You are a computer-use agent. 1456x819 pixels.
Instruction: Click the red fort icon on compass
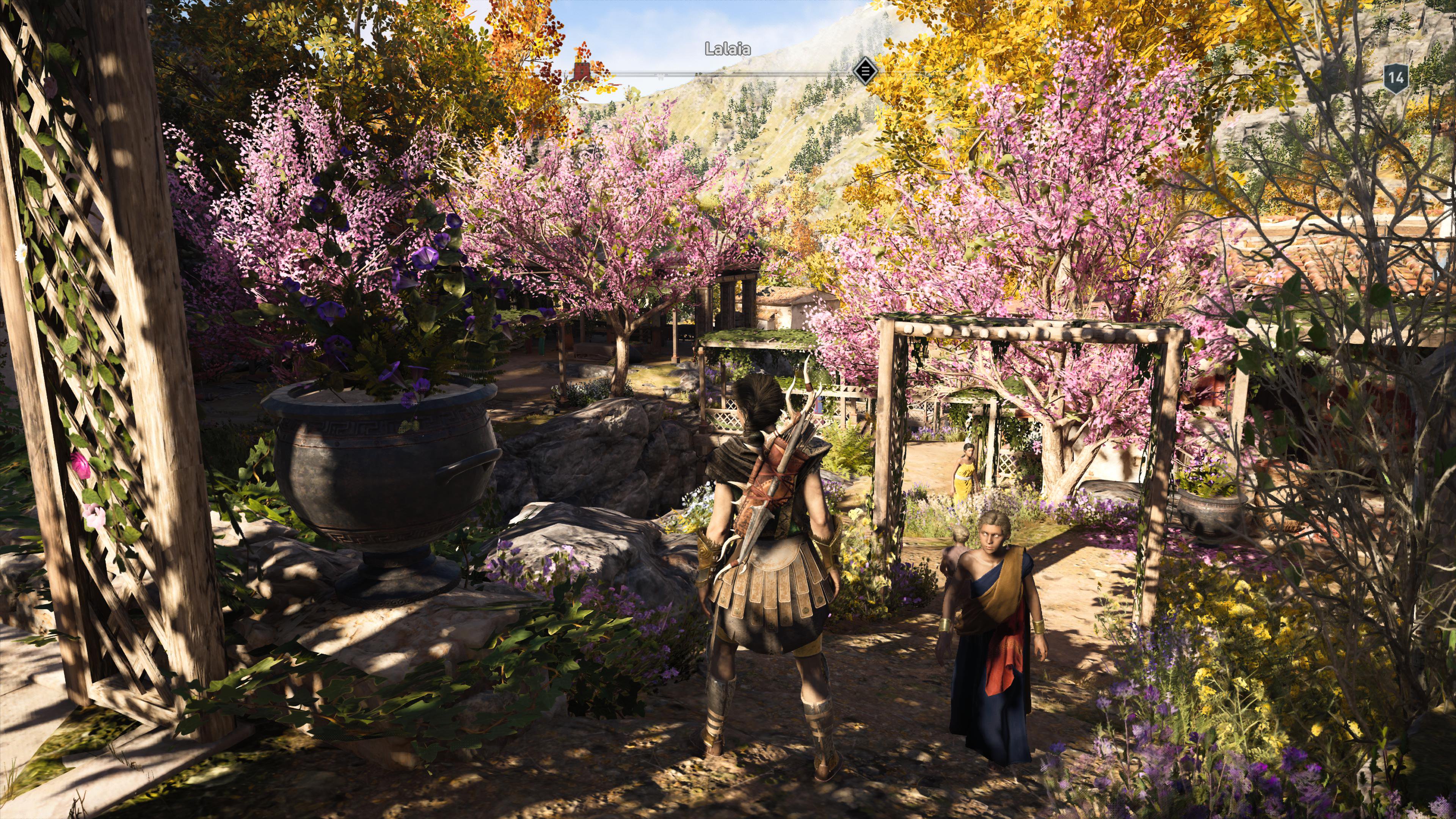click(581, 72)
